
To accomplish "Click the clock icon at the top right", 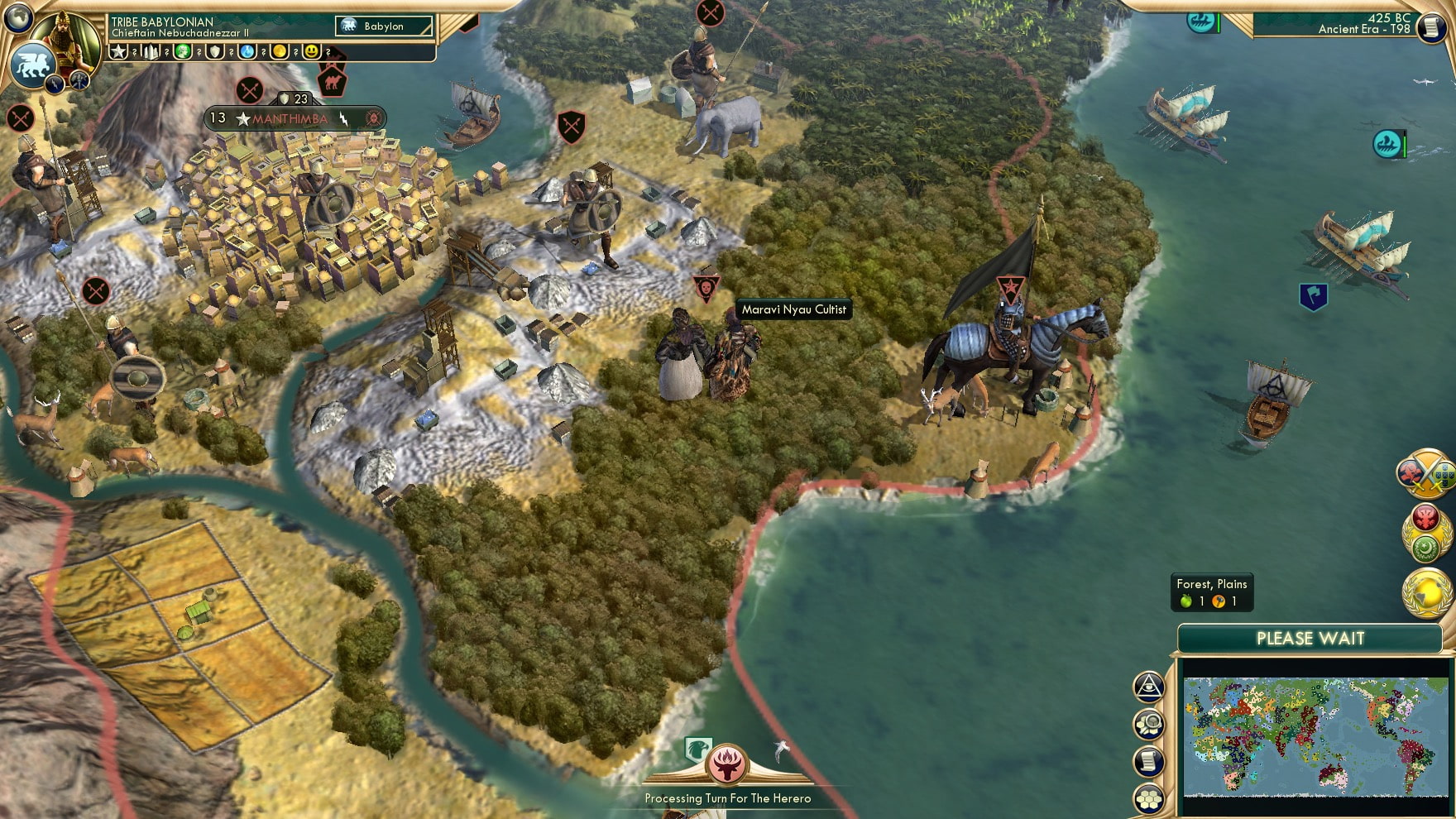I will (x=1430, y=28).
